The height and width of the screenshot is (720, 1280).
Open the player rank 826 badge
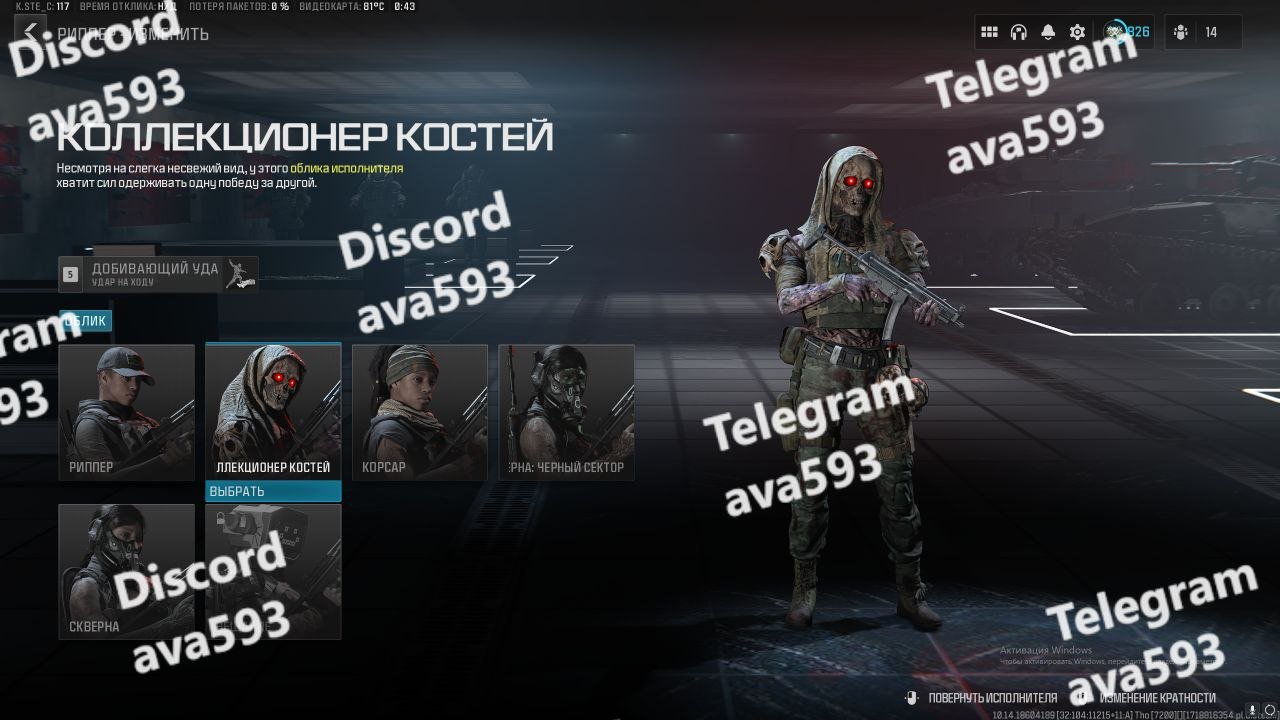click(x=1128, y=32)
